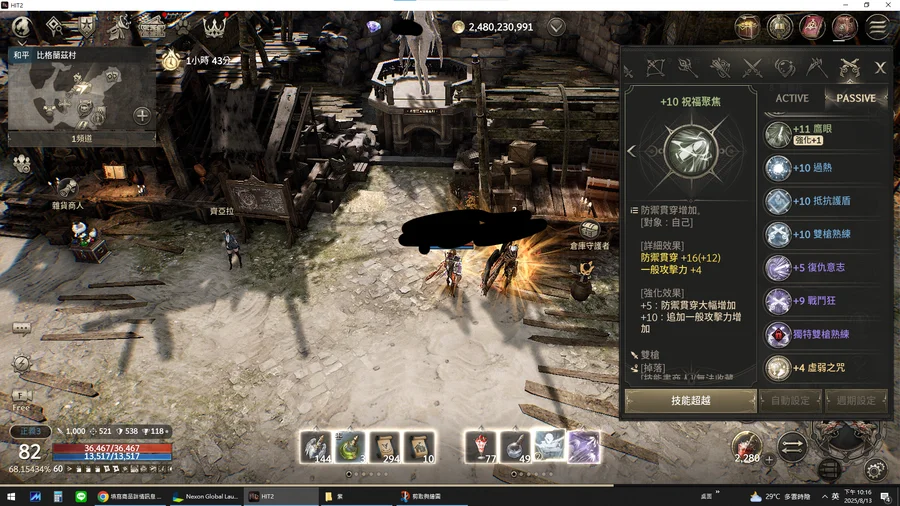Go to previous skill with left arrow
The width and height of the screenshot is (900, 506).
pos(631,151)
